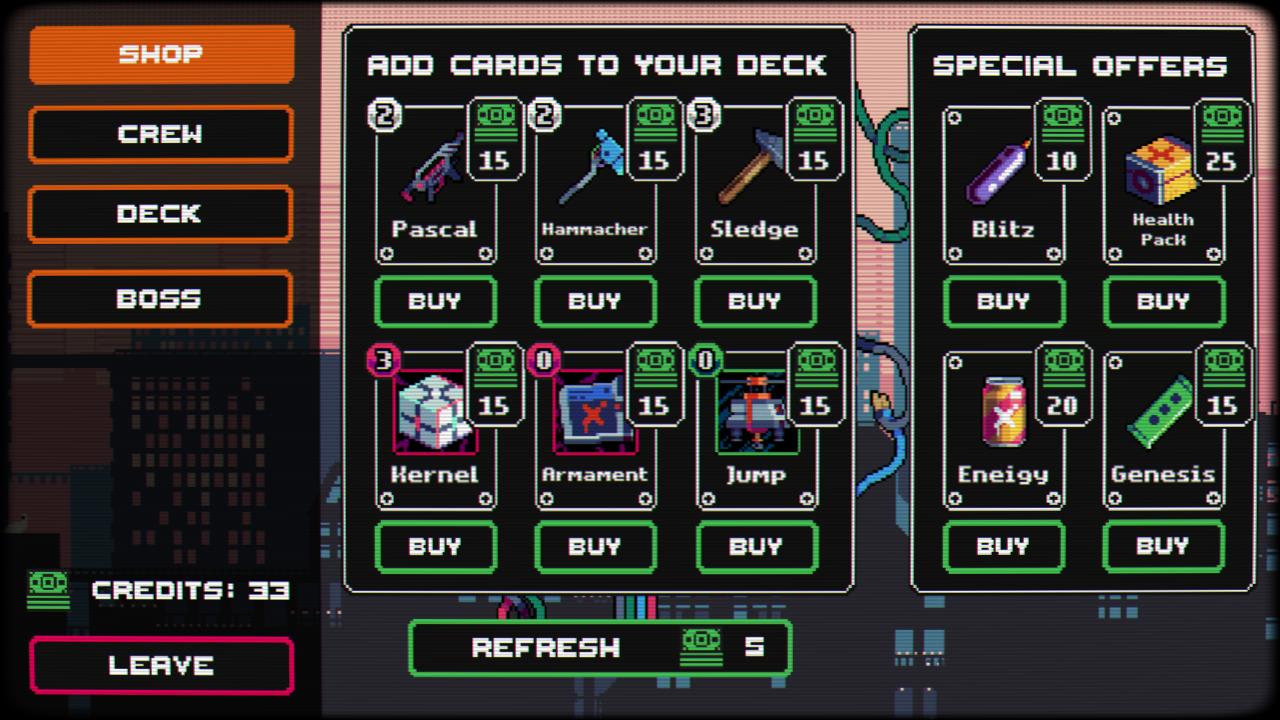Switch to the BOSS tab
The height and width of the screenshot is (720, 1280).
[161, 298]
